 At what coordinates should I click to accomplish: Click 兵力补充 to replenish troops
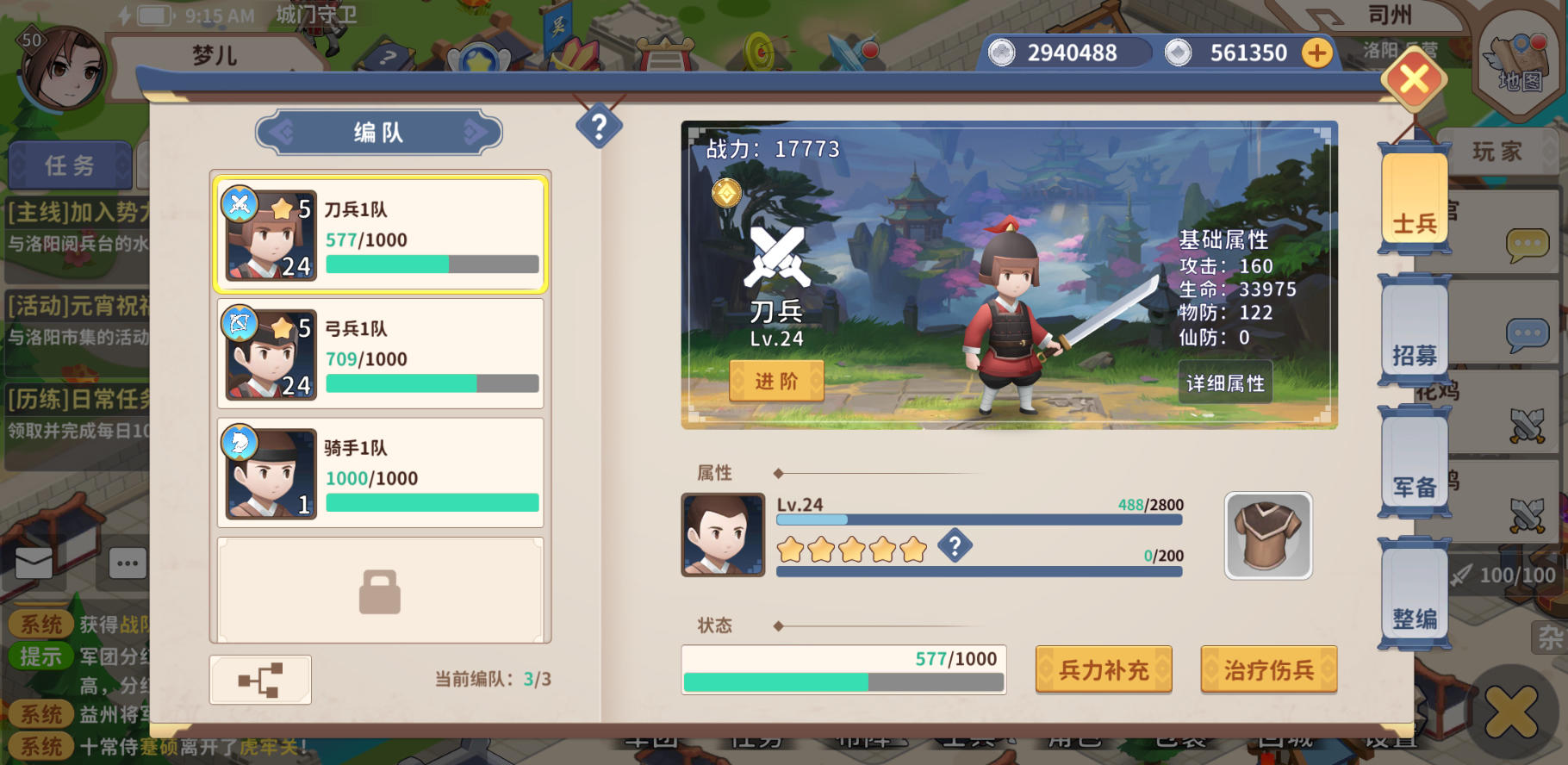tap(1104, 669)
